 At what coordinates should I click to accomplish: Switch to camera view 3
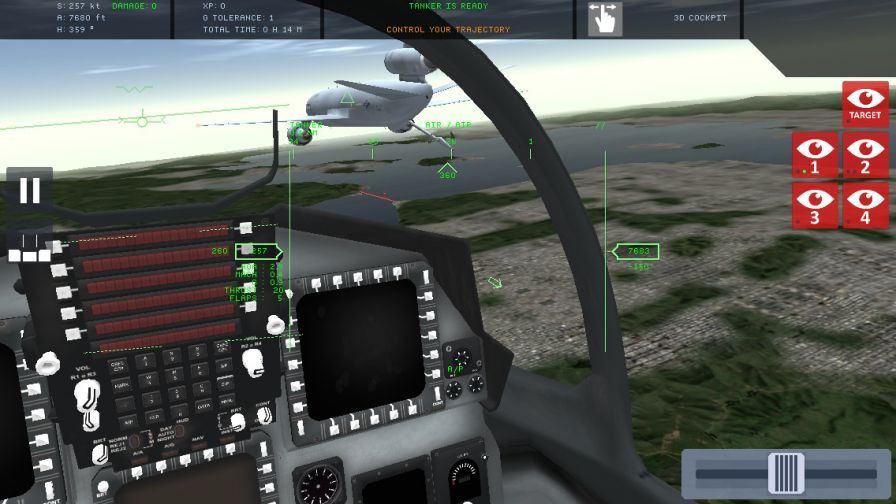[x=816, y=206]
